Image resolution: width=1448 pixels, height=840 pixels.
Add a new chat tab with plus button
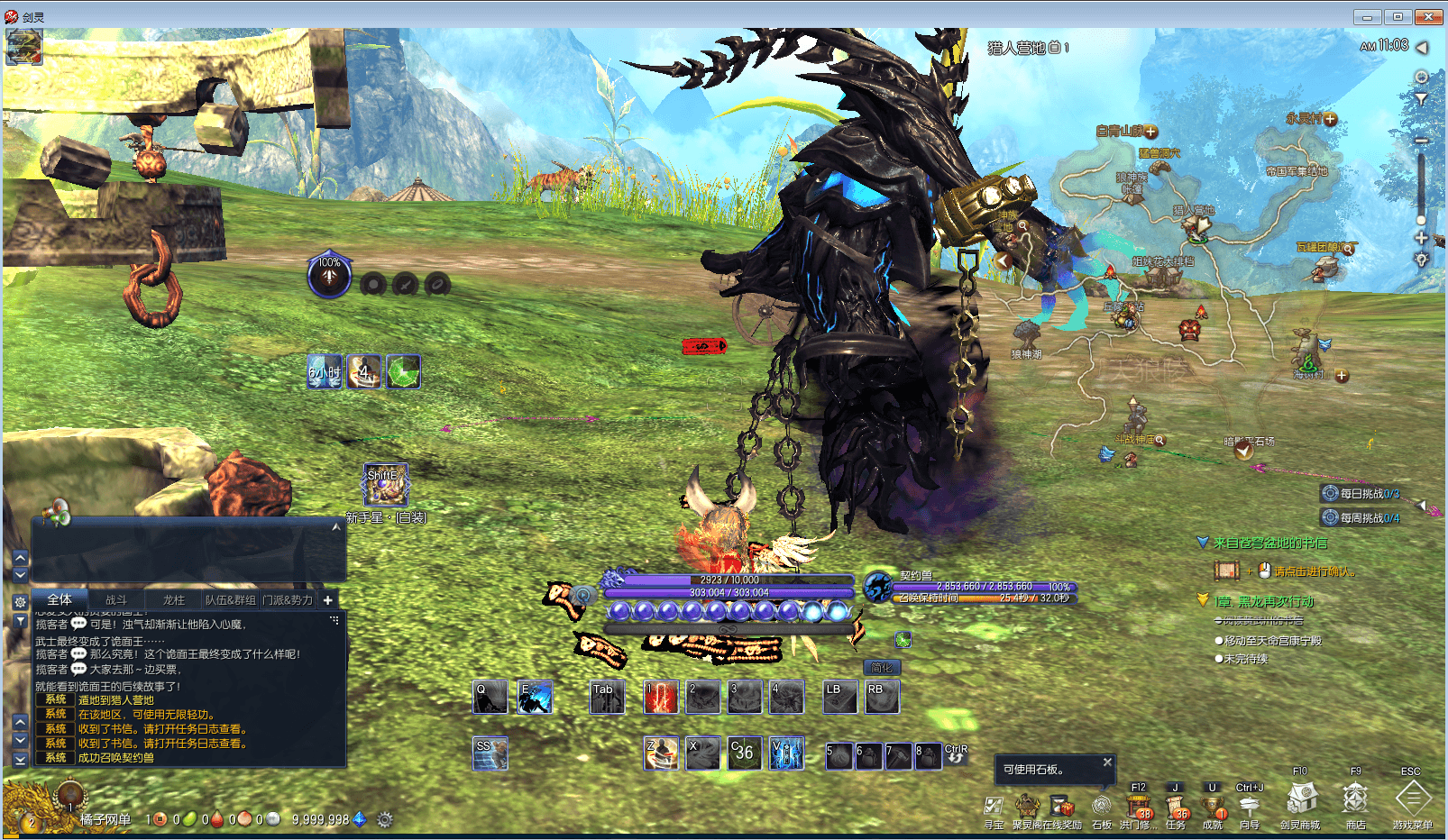click(328, 600)
